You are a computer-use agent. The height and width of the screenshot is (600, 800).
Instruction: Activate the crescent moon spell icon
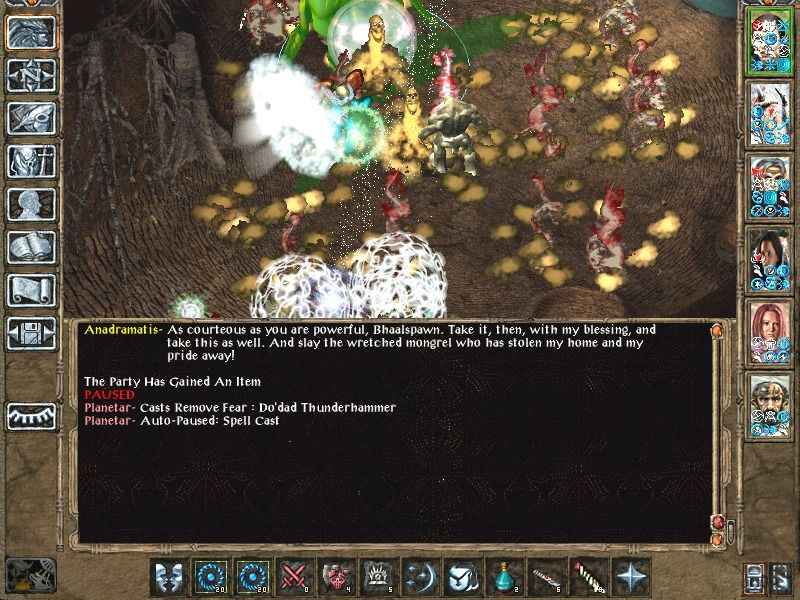pyautogui.click(x=421, y=577)
